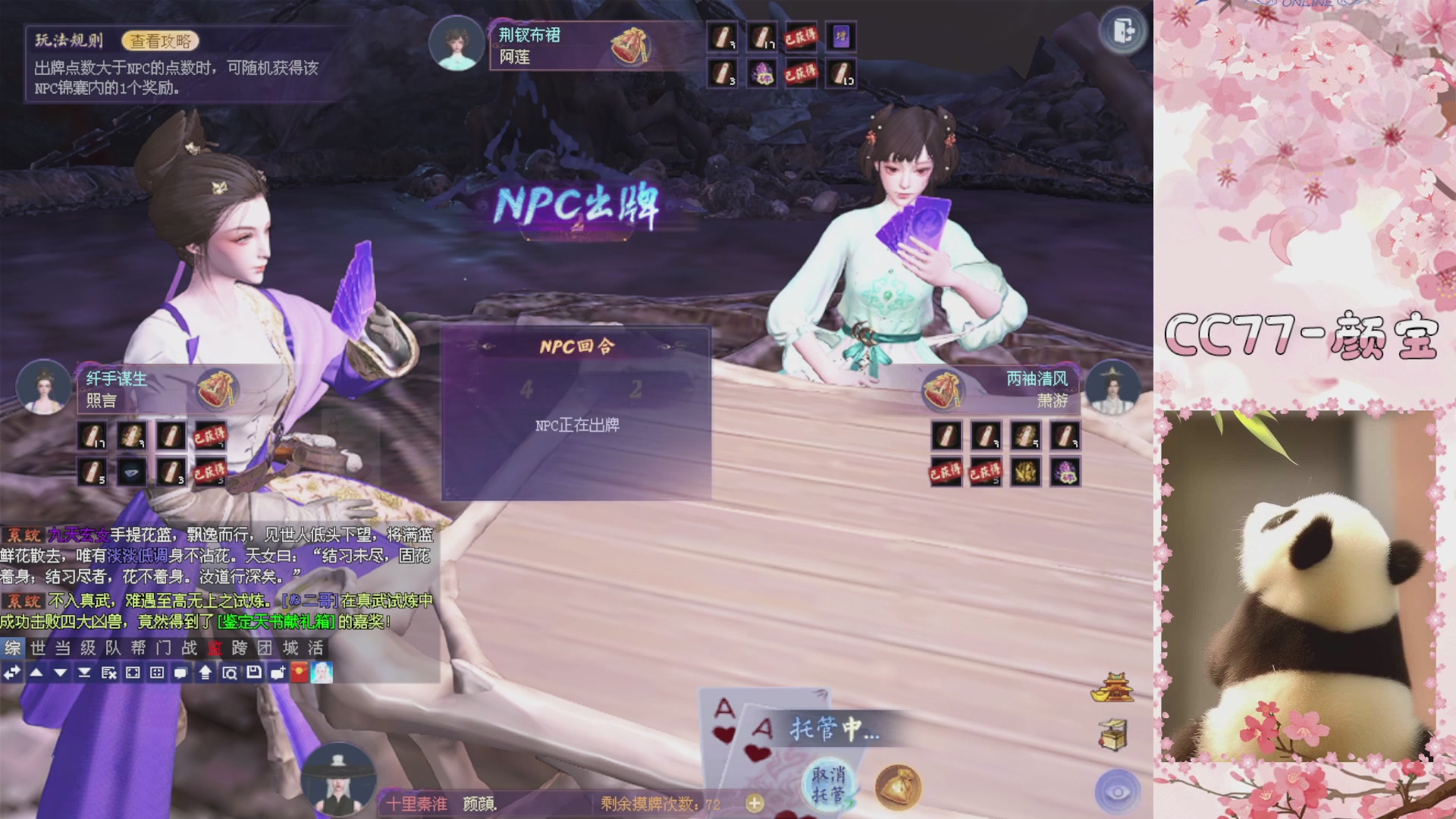
Task: Click the clear chat icon in the toolbar
Action: coord(110,673)
